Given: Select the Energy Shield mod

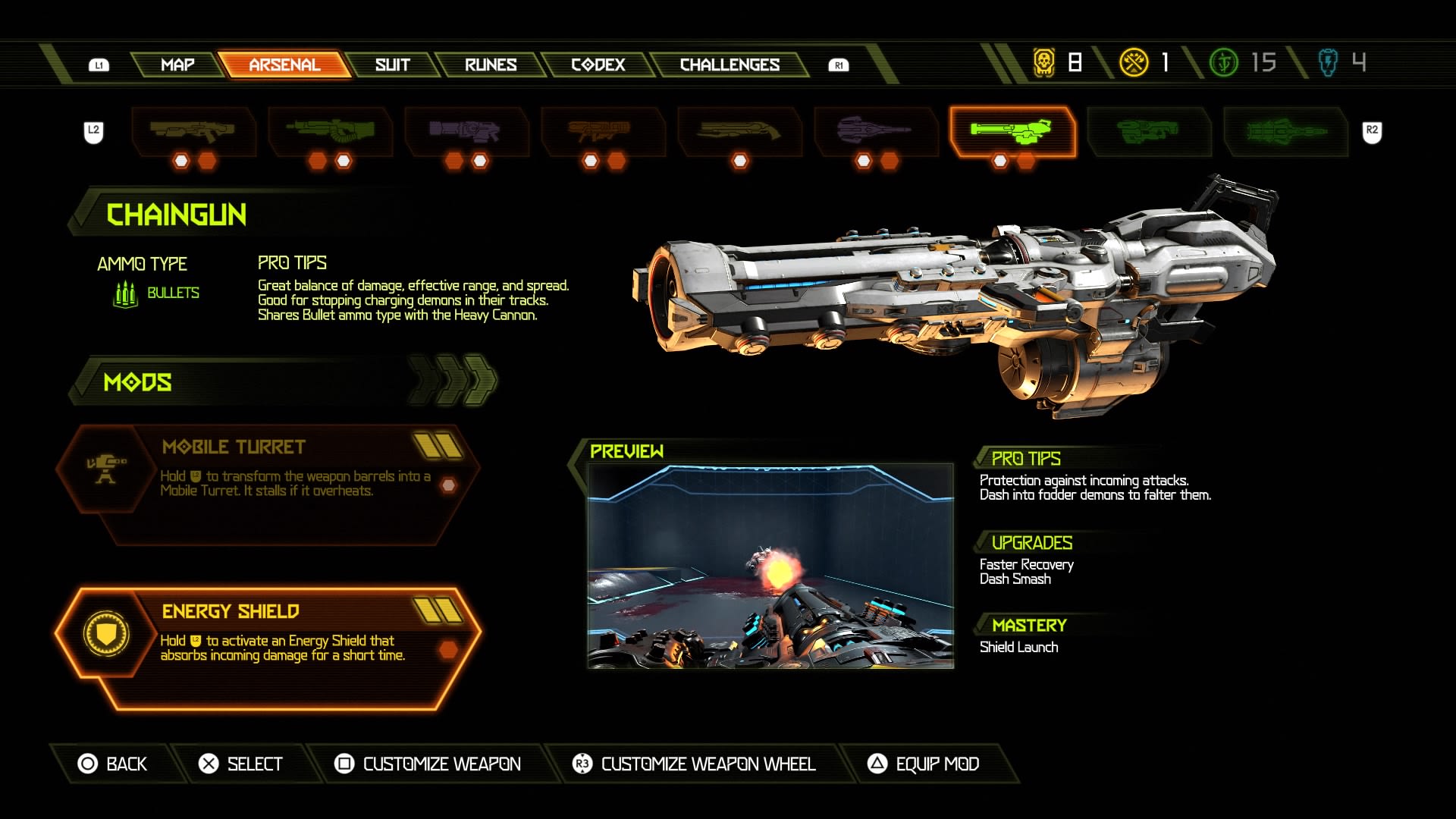Looking at the screenshot, I should [x=267, y=648].
